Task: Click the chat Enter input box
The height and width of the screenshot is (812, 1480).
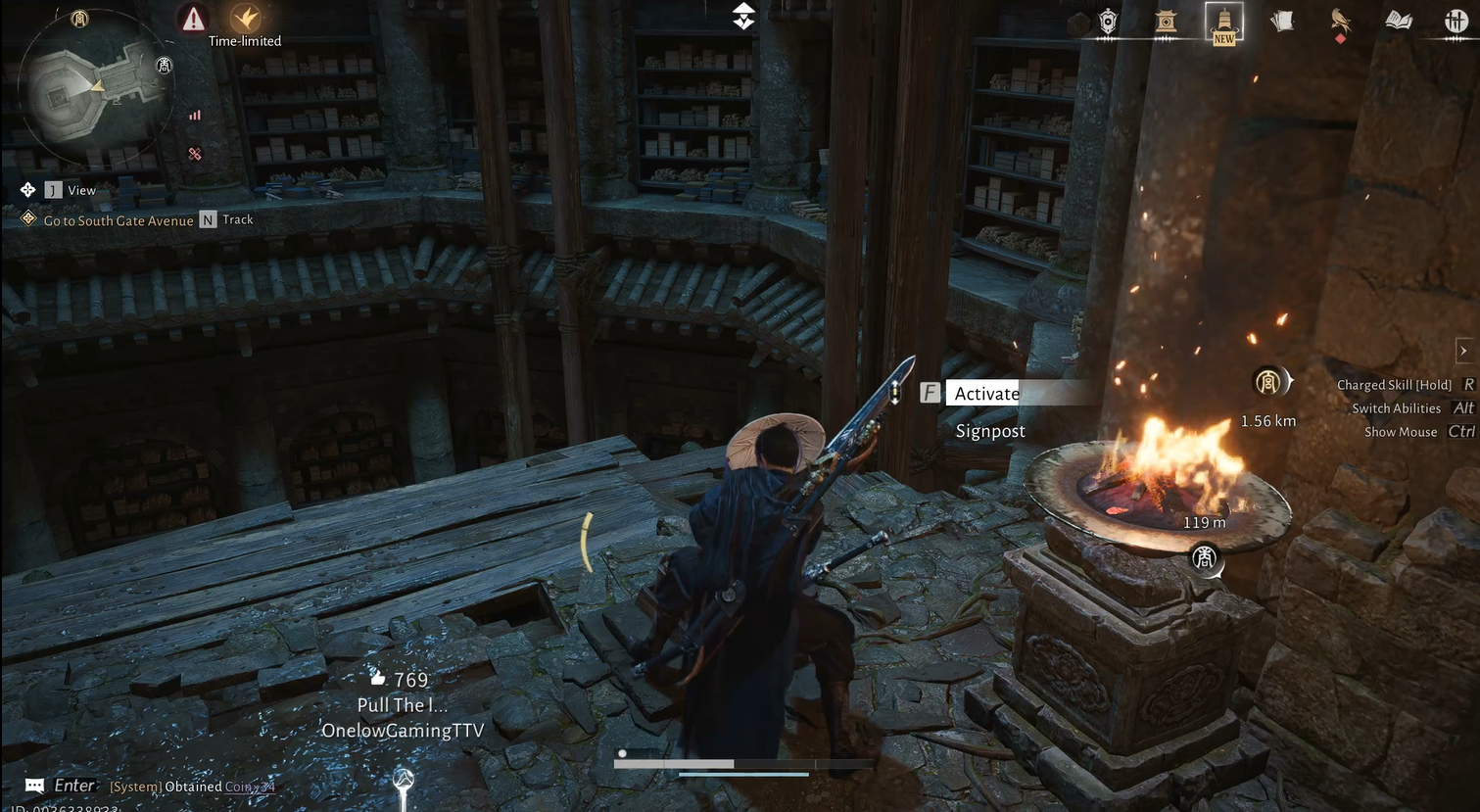Action: [x=73, y=786]
